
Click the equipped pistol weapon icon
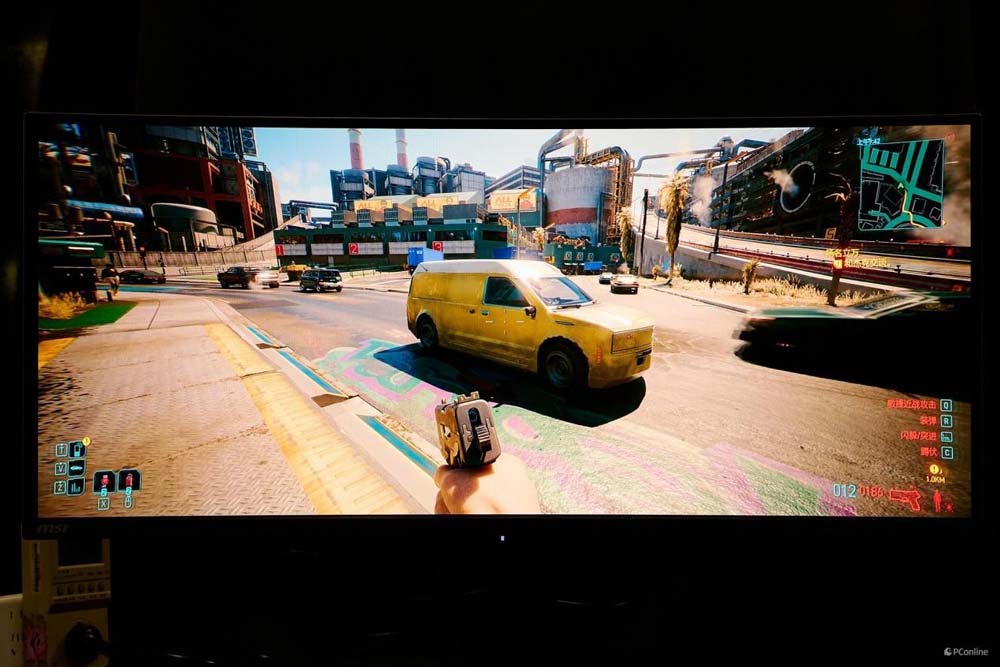coord(905,497)
